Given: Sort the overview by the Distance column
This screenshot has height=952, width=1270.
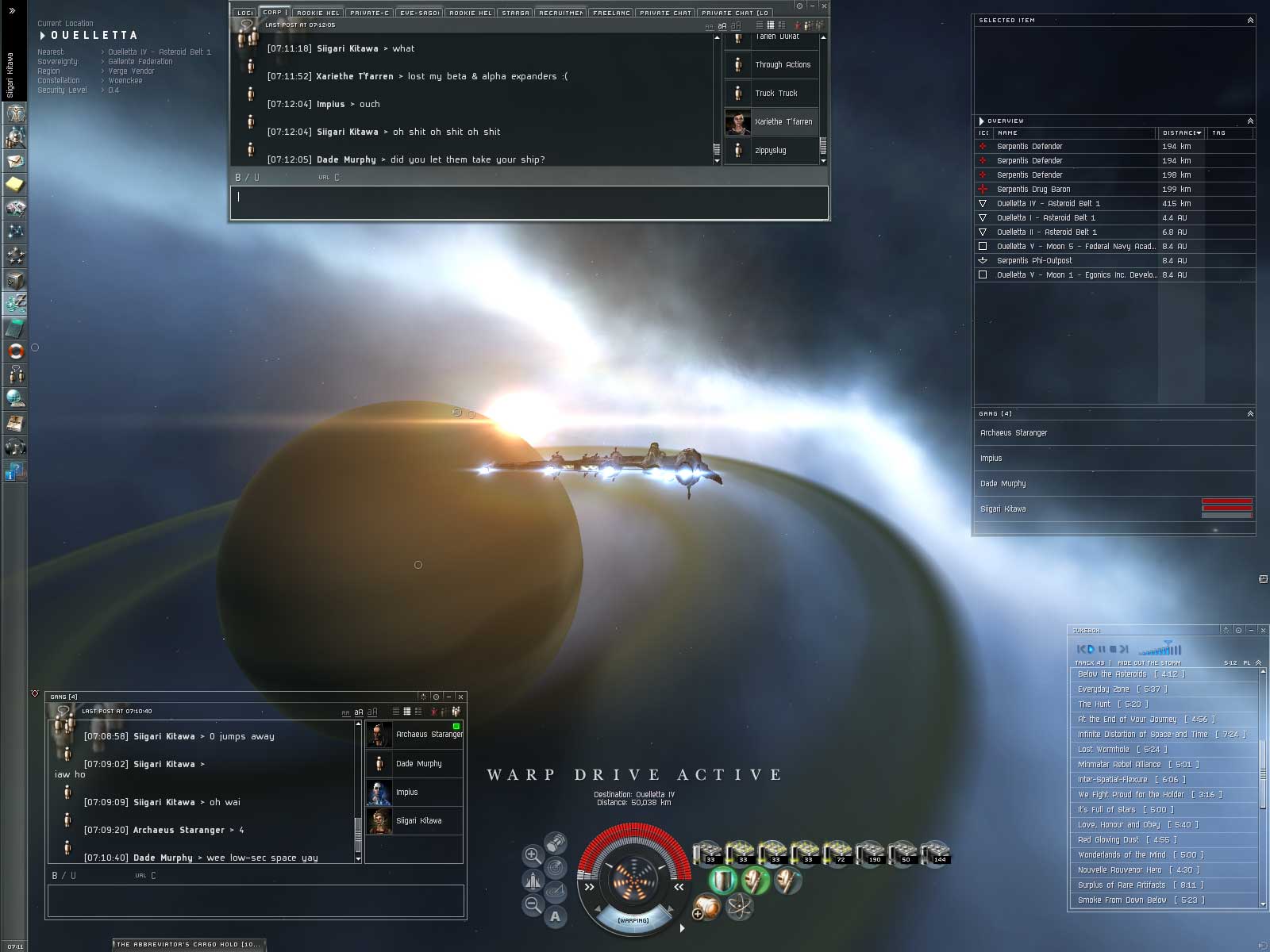Looking at the screenshot, I should coord(1180,133).
